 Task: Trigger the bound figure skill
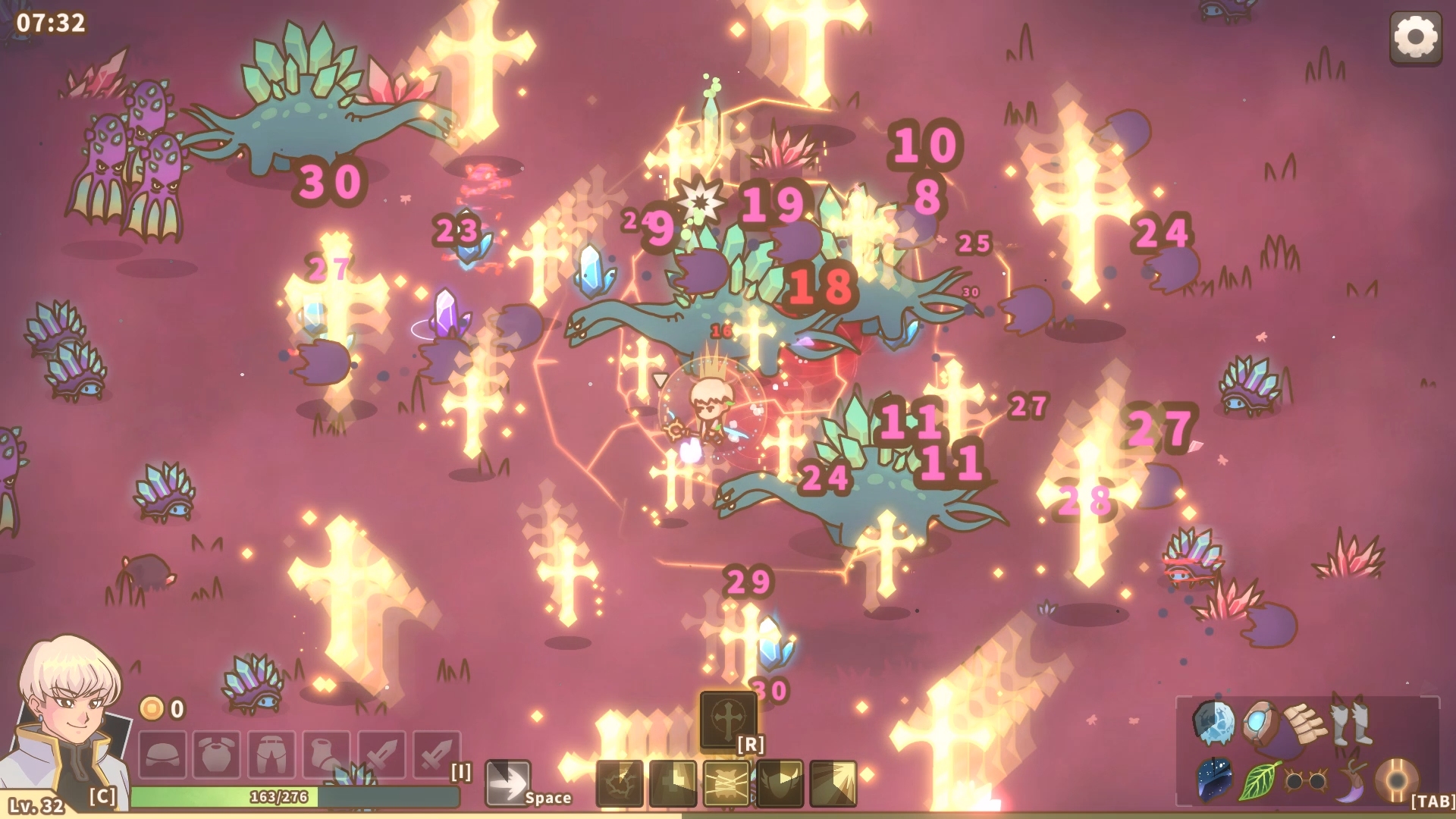(x=726, y=783)
